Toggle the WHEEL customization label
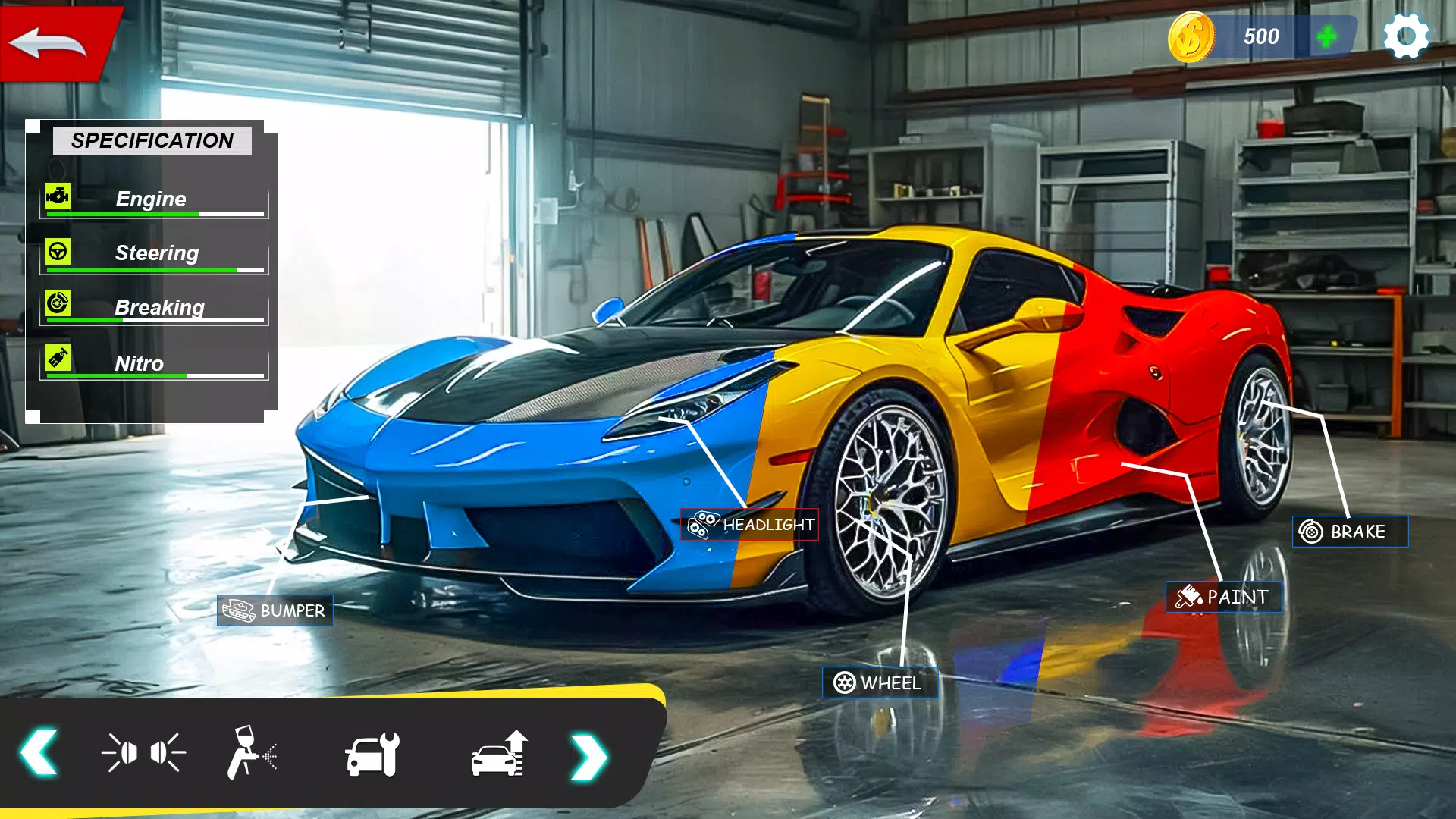Viewport: 1456px width, 819px height. point(880,682)
